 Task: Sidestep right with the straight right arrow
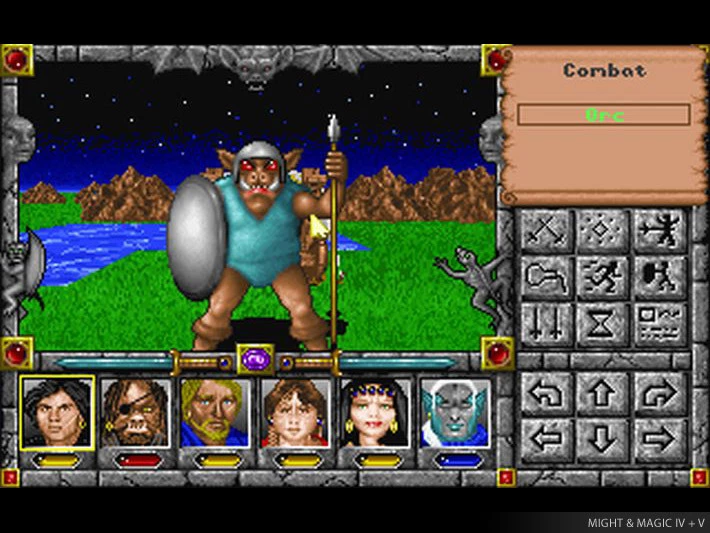(x=661, y=438)
